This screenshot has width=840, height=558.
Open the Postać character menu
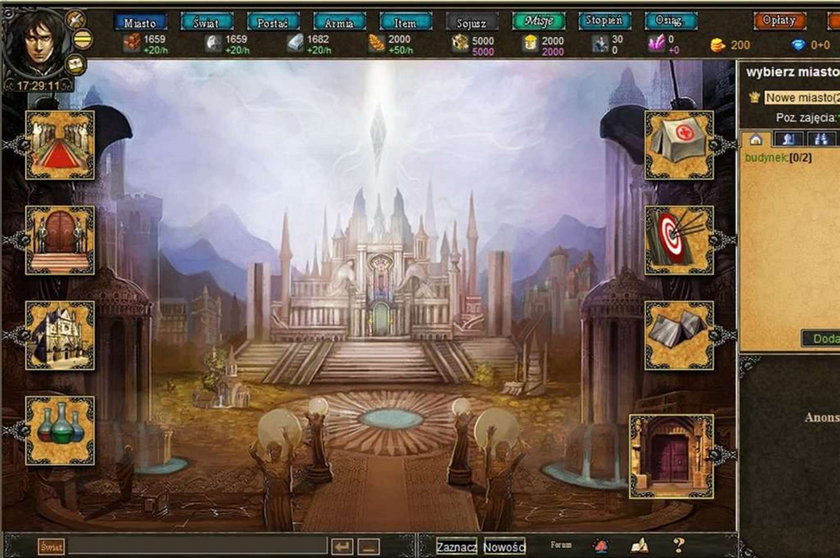[273, 21]
